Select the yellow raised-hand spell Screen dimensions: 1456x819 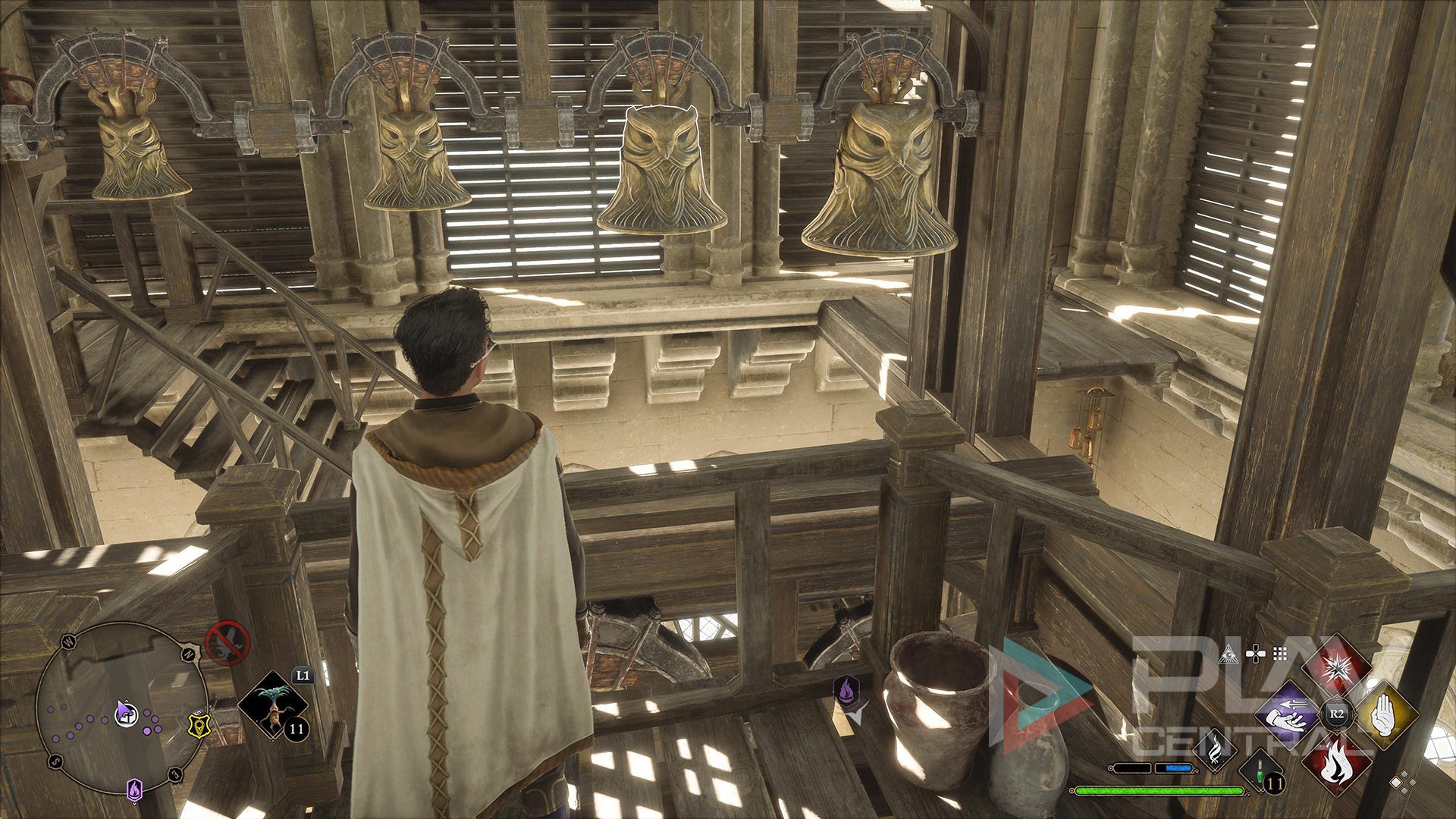[x=1385, y=714]
